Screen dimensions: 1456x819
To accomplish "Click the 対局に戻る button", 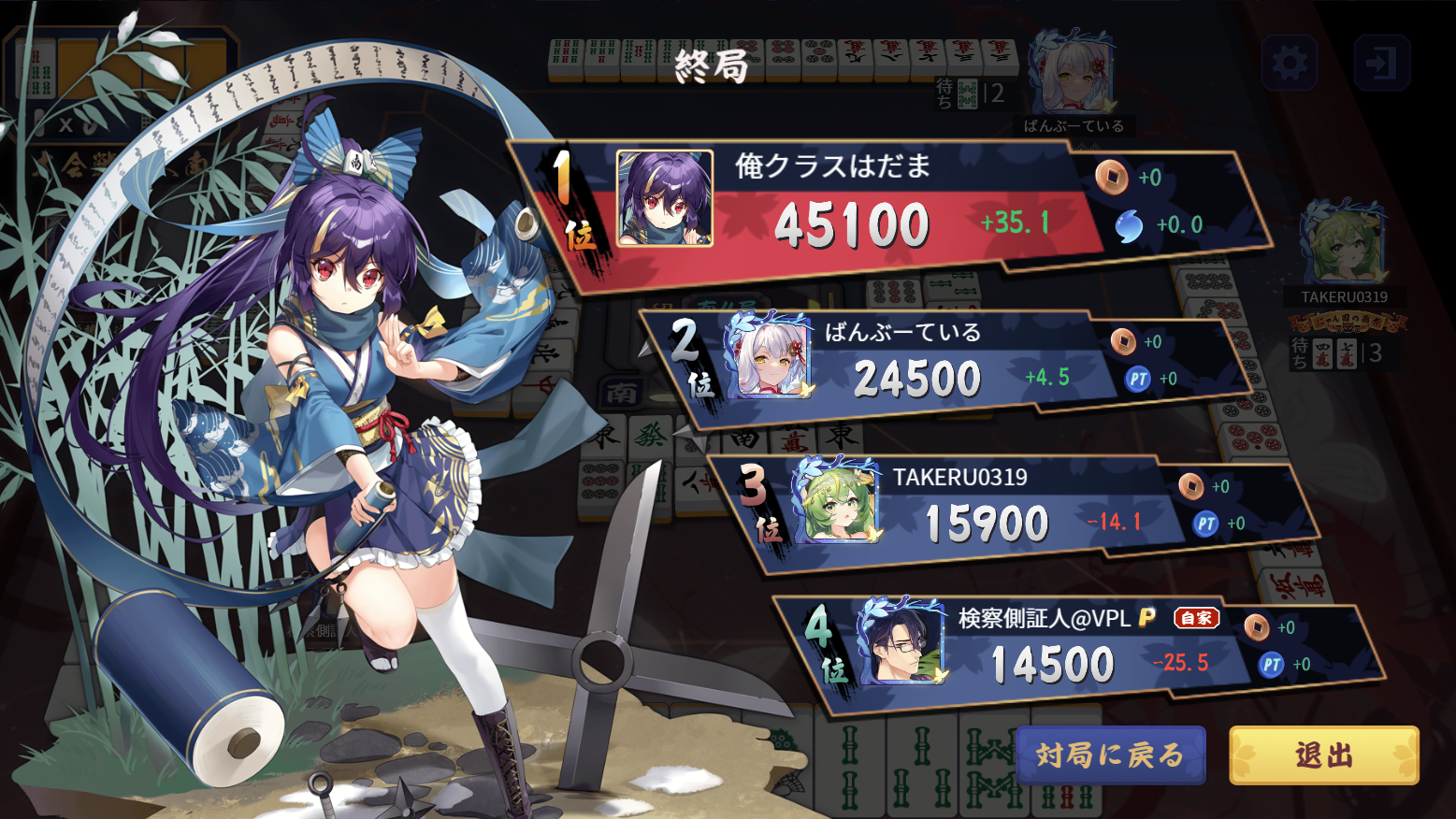I will click(x=1110, y=754).
